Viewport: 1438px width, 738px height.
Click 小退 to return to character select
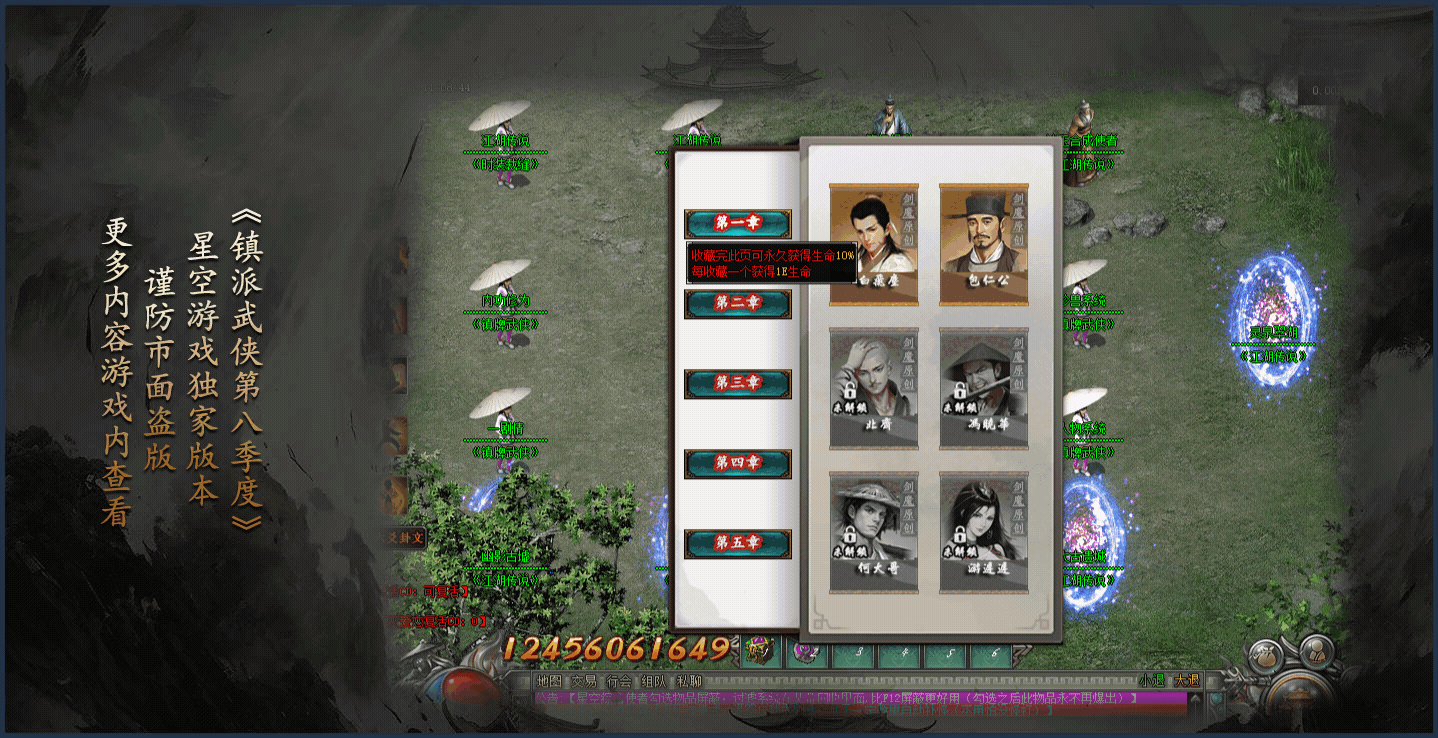coord(1151,680)
